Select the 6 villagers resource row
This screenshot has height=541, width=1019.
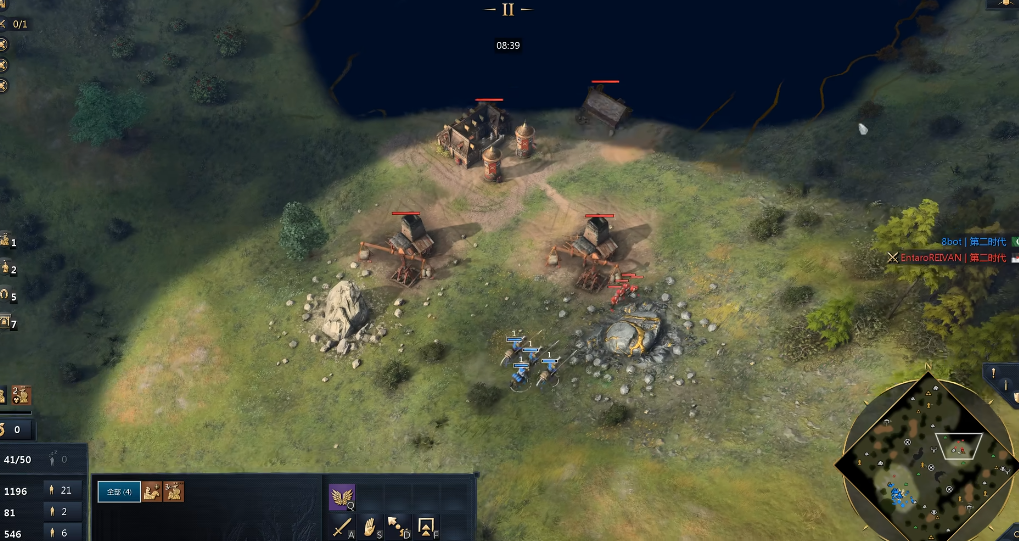tap(63, 533)
